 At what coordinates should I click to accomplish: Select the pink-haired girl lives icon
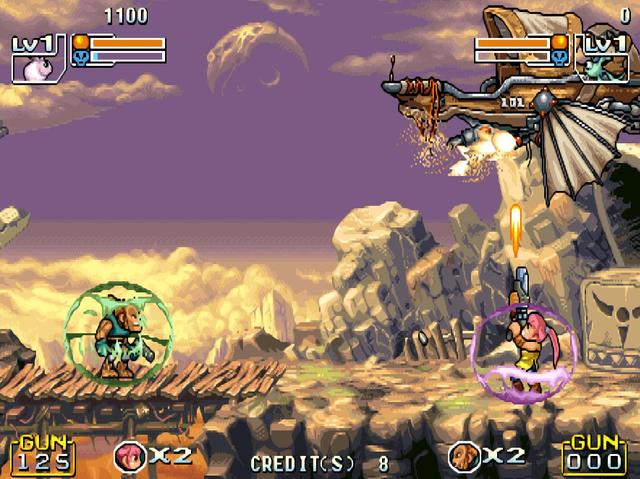(129, 456)
